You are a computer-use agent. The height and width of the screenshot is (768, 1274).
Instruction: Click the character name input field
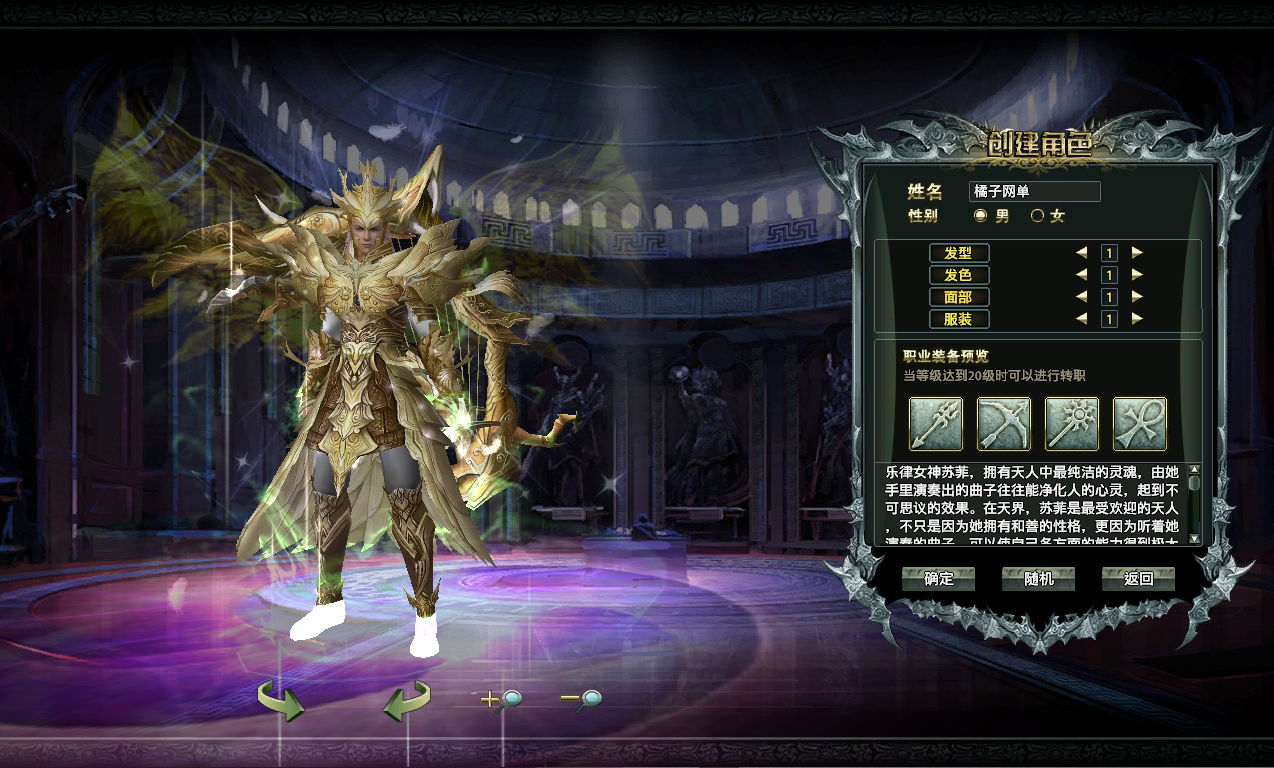coord(1034,192)
